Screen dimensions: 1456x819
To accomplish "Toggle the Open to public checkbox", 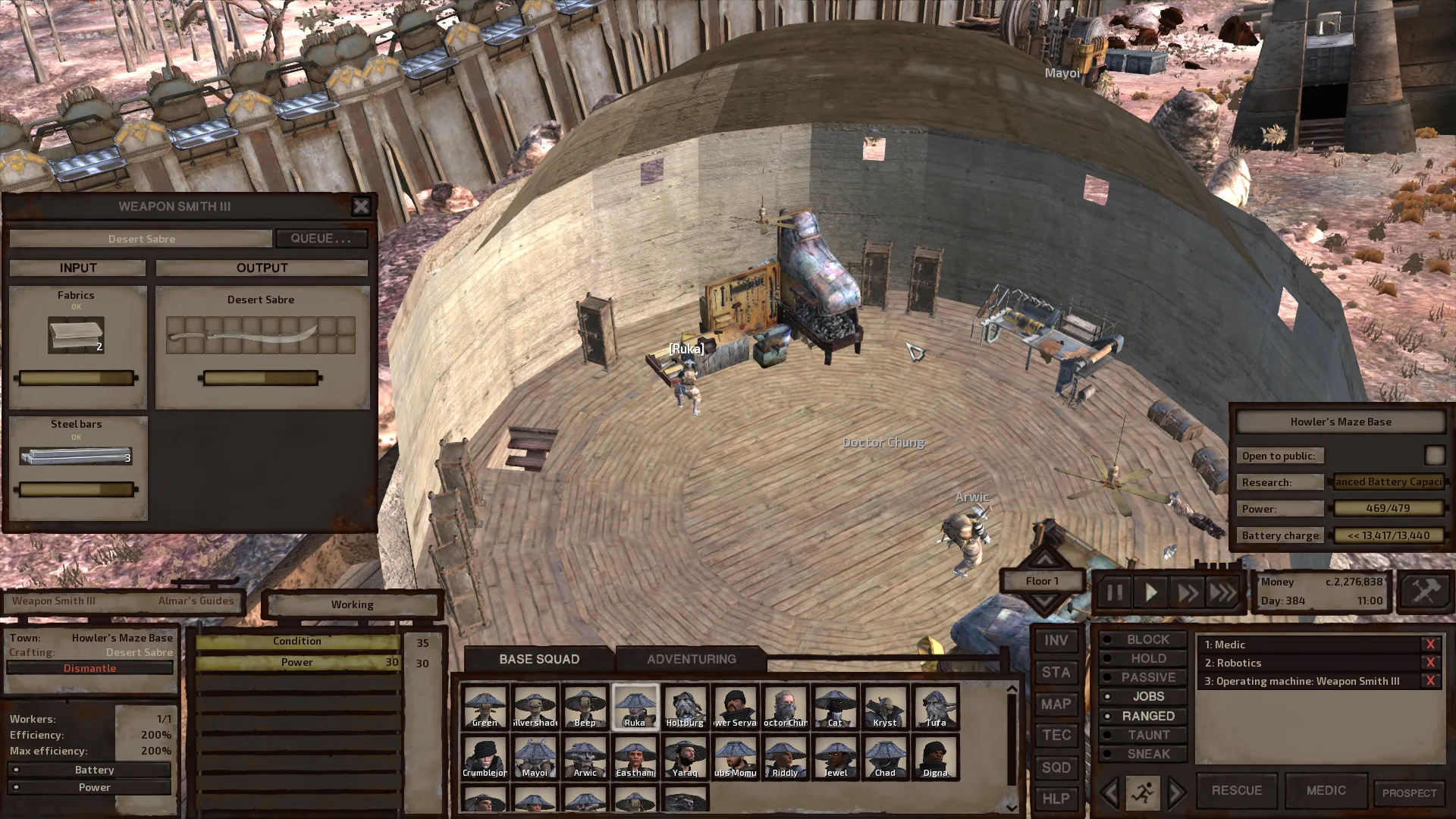I will 1434,455.
